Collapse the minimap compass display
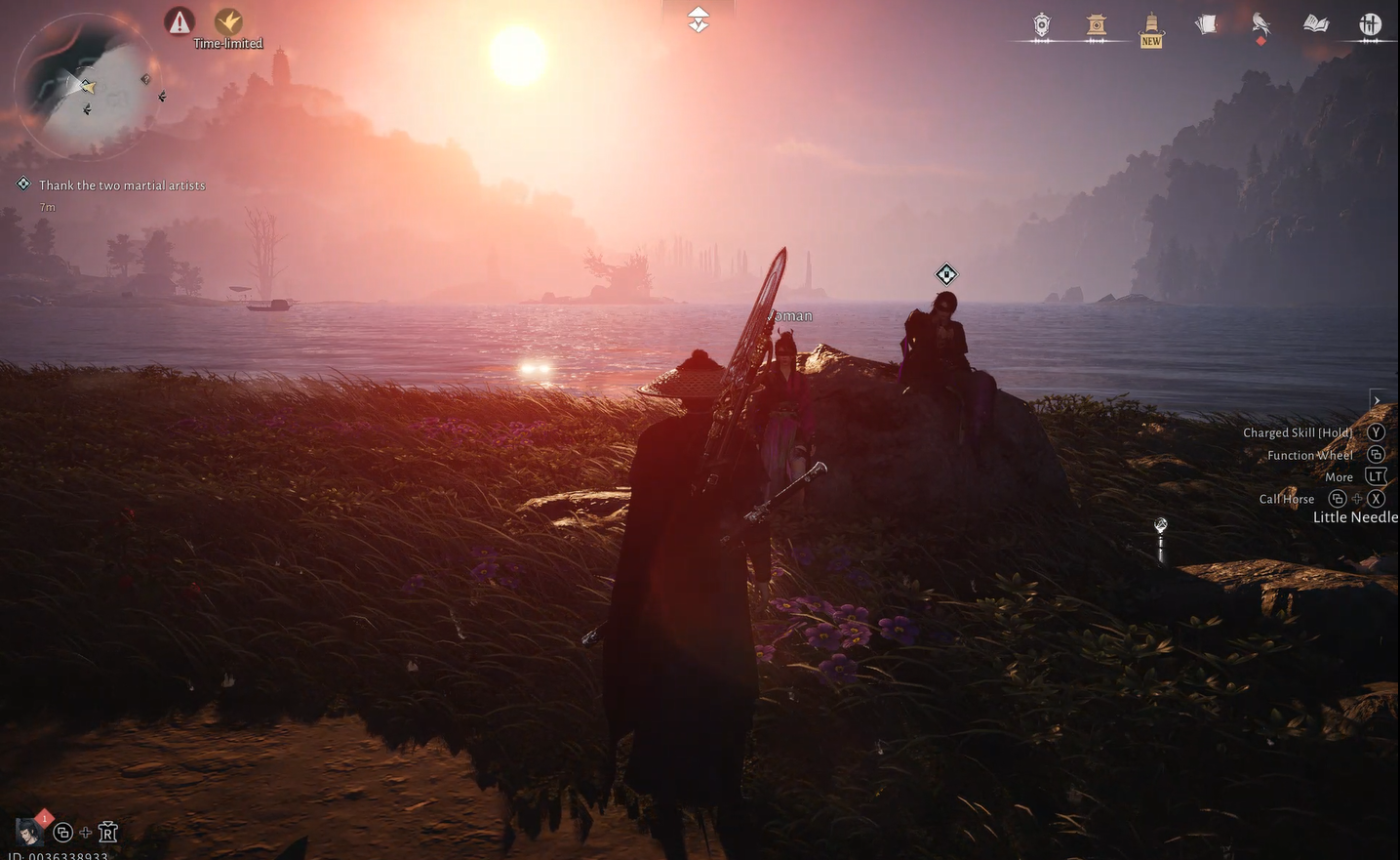Image resolution: width=1400 pixels, height=860 pixels. click(x=86, y=88)
